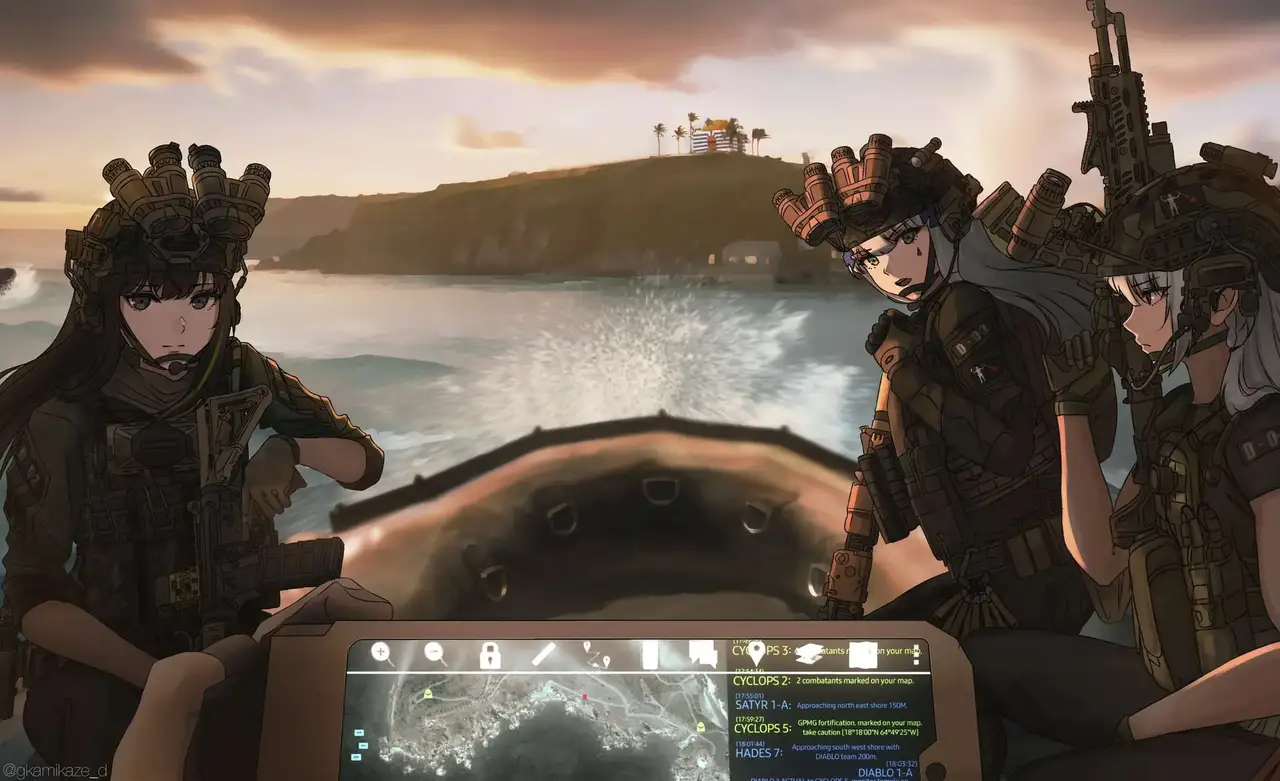
Task: Click the red marker on the map
Action: [584, 696]
